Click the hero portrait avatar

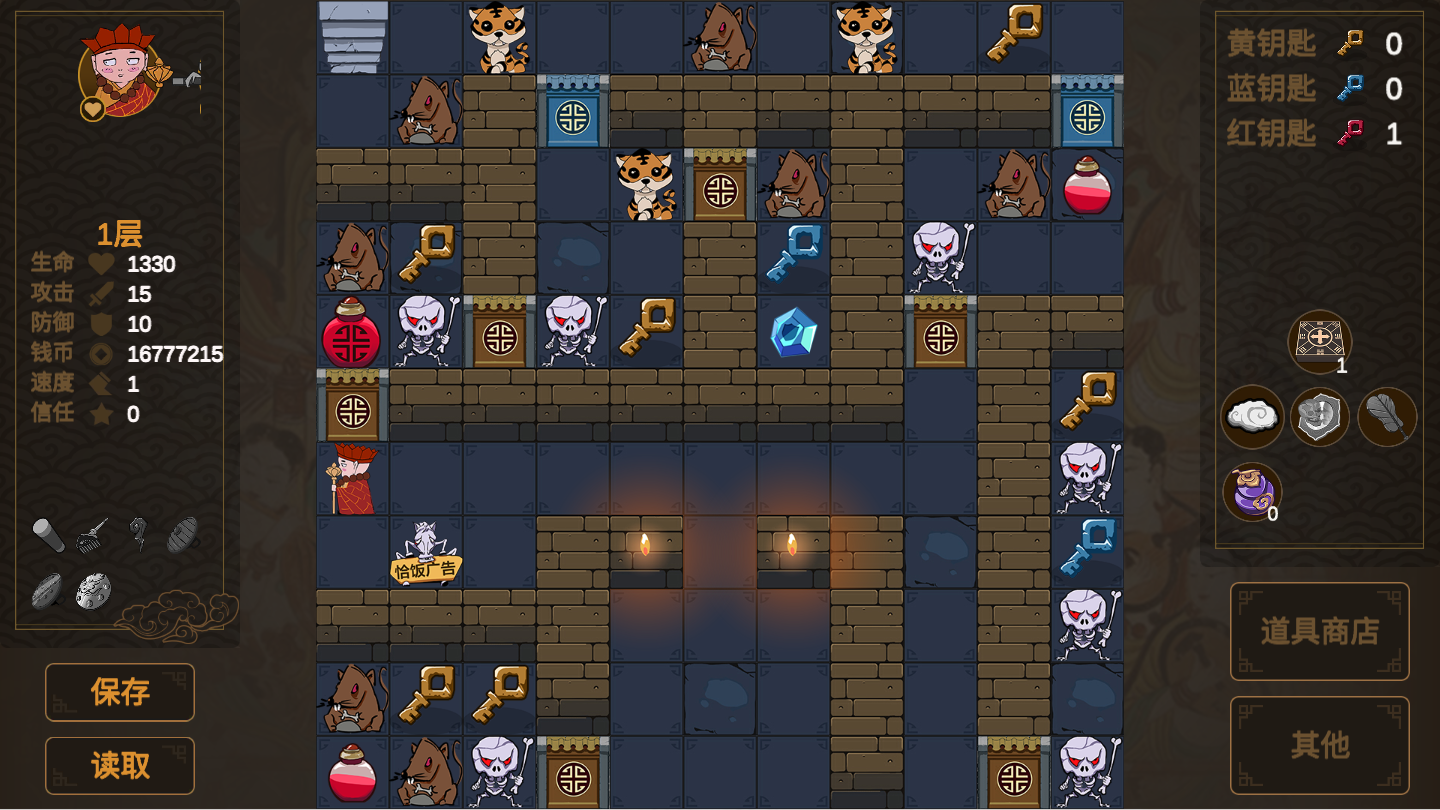123,72
